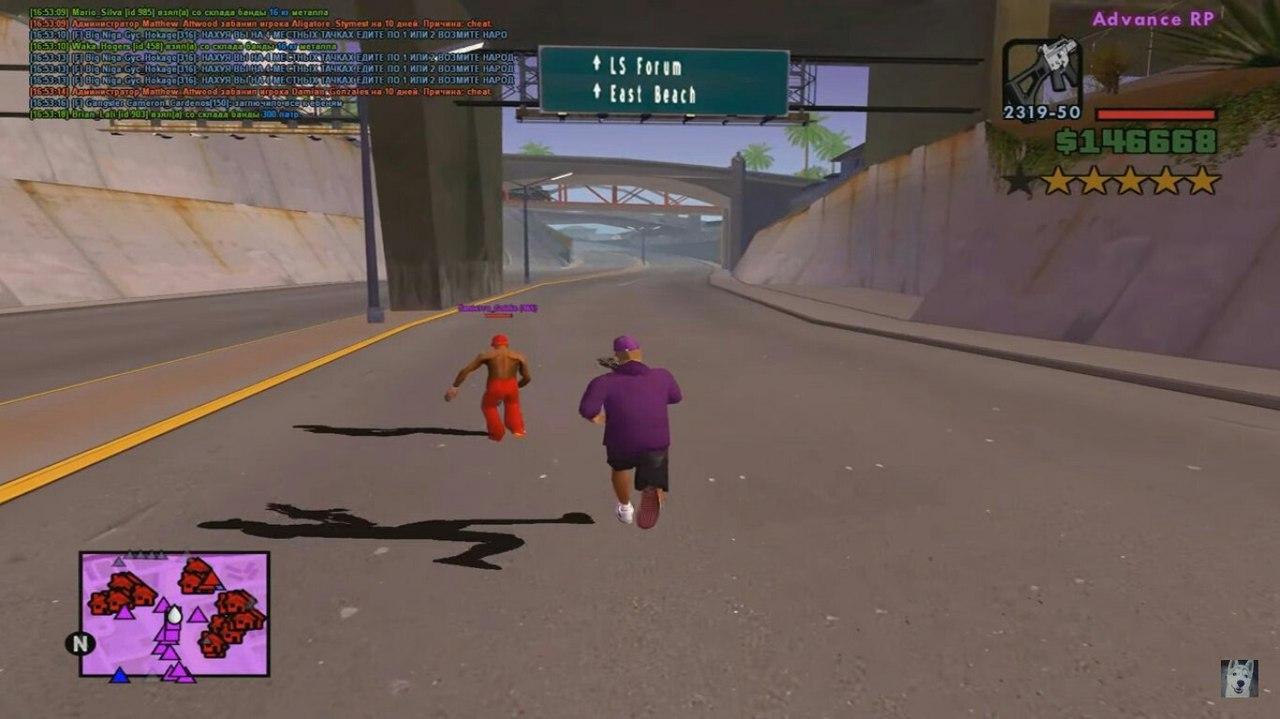
Task: Open the pink radar minimap
Action: 175,613
